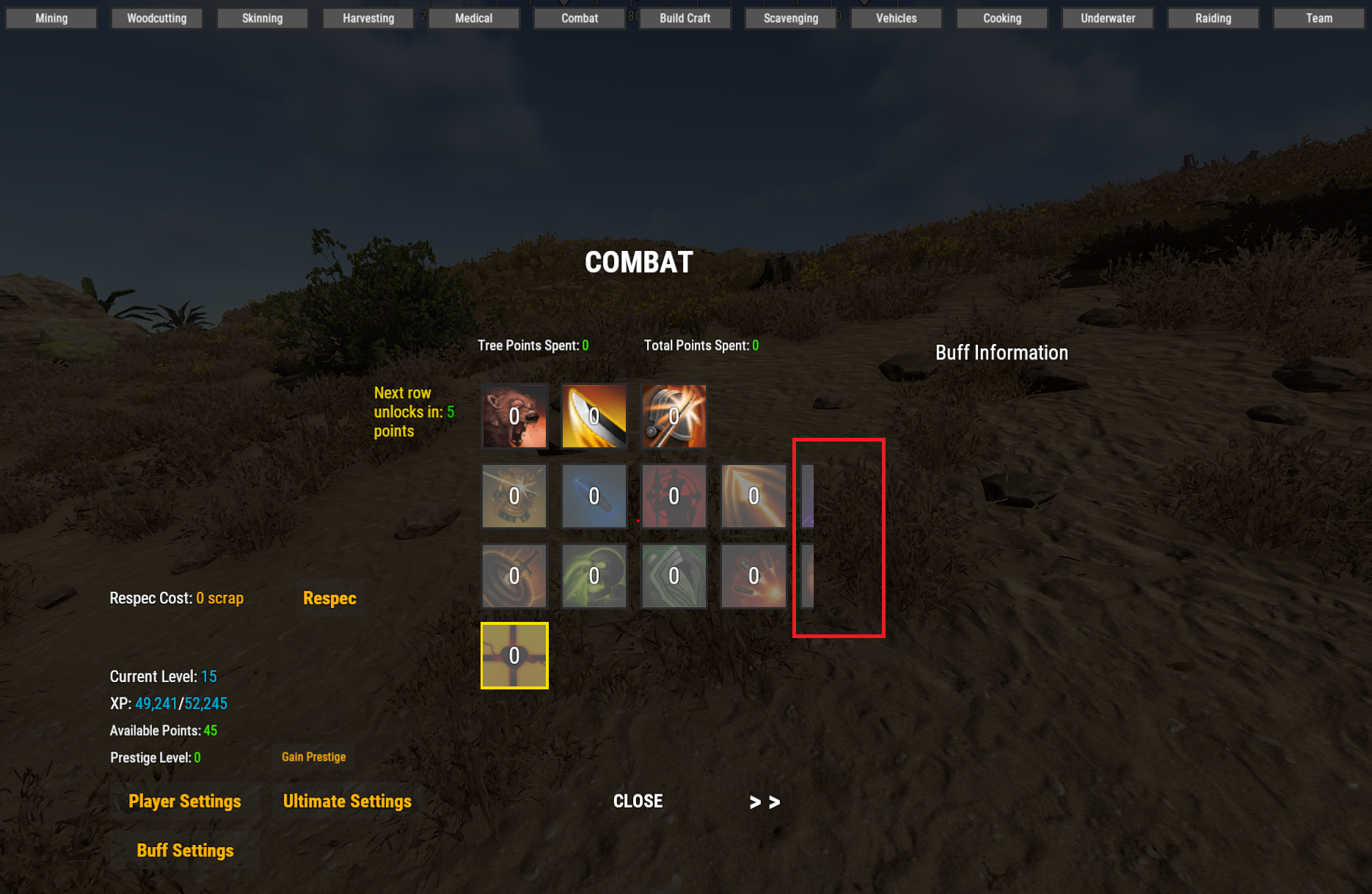Choose the golden blade skill icon
Screen dimensions: 1372x894
(x=594, y=416)
